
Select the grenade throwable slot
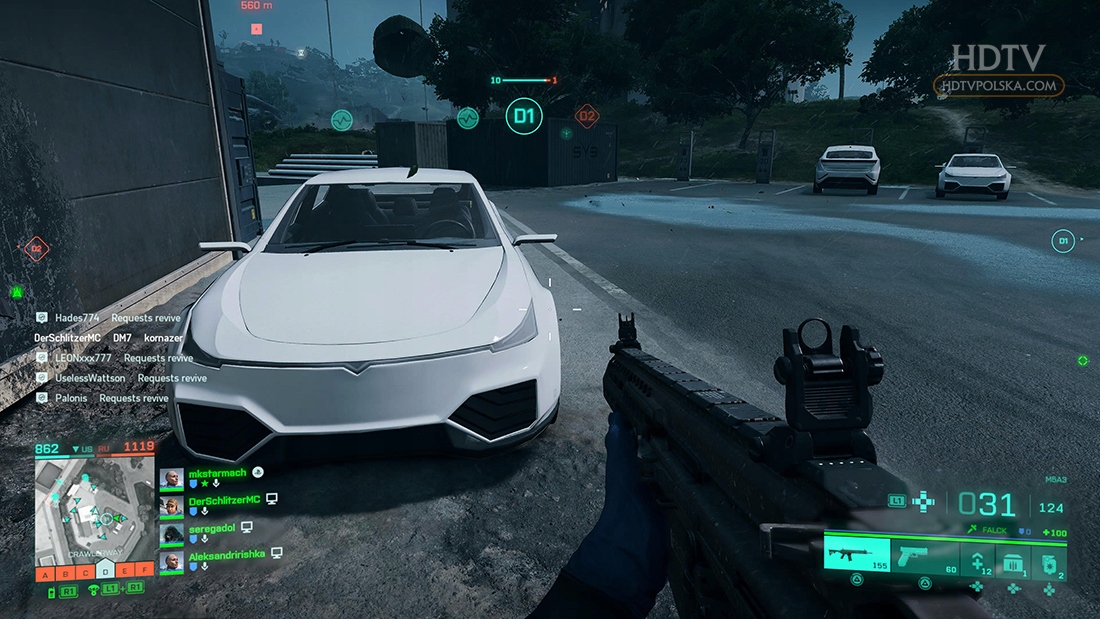(1048, 560)
